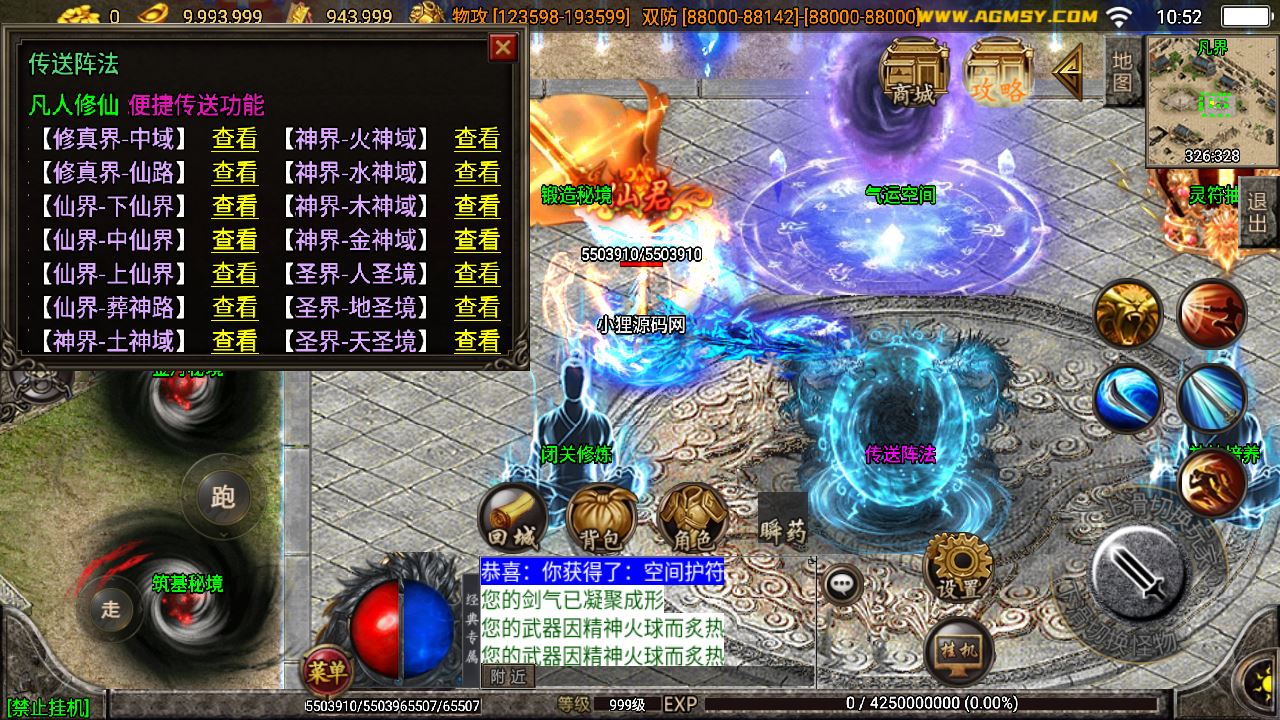Hit the main sword attack button
The height and width of the screenshot is (720, 1280).
click(x=1139, y=574)
